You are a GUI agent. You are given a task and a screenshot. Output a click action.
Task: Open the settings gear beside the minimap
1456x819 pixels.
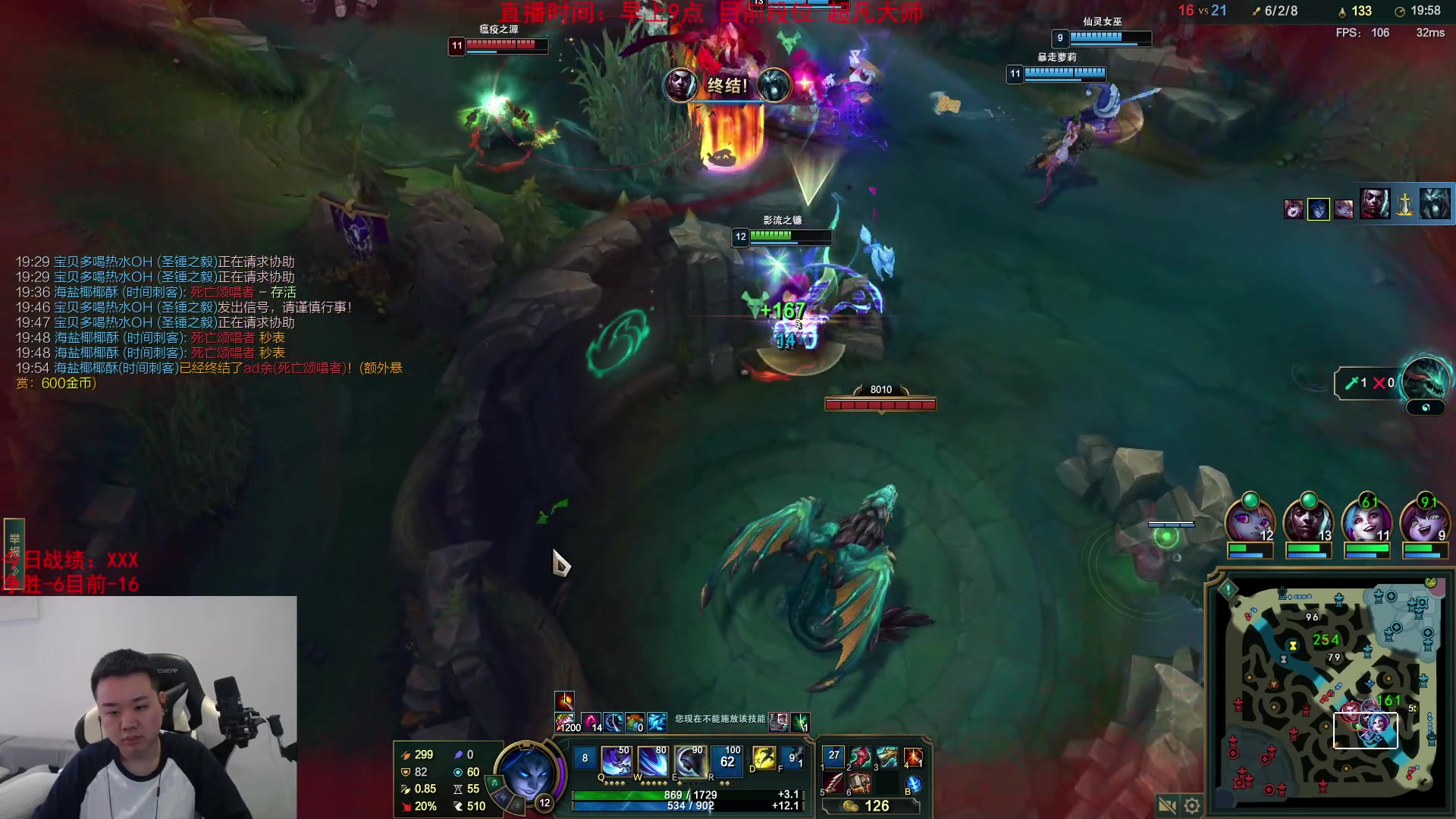pos(1192,805)
